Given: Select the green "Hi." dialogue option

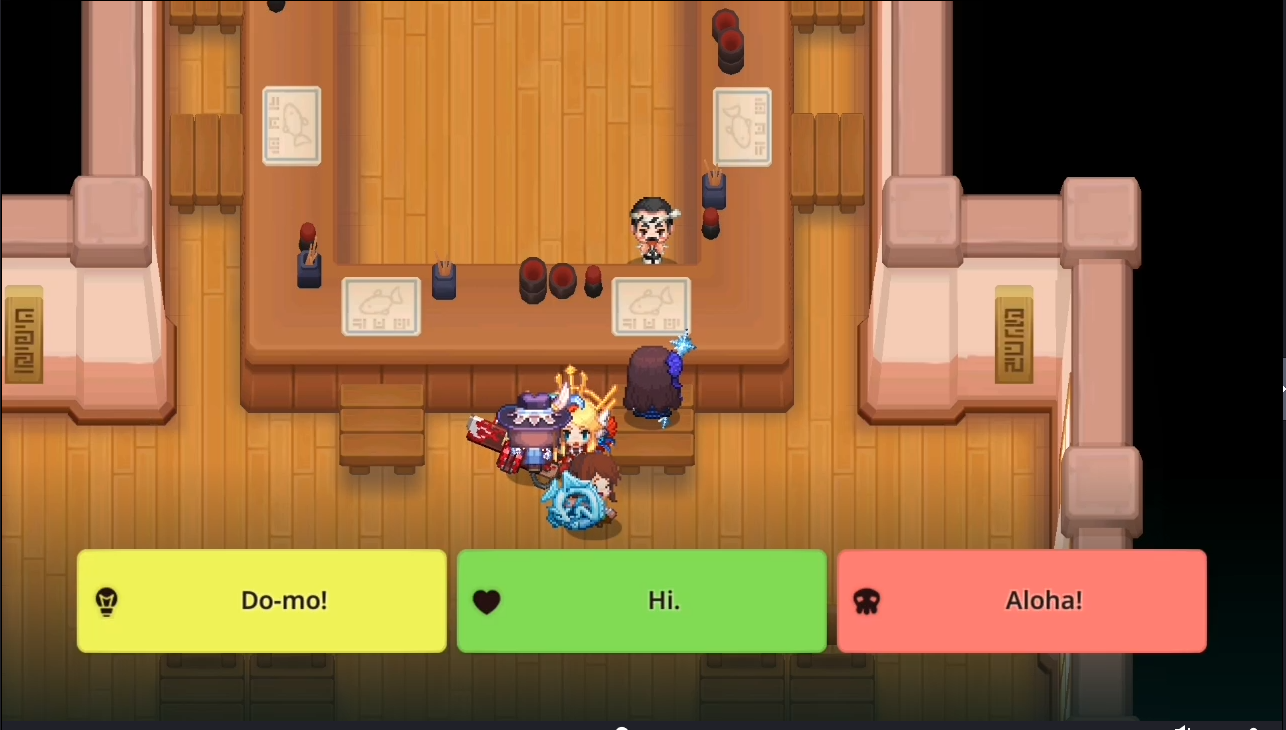Looking at the screenshot, I should 641,601.
